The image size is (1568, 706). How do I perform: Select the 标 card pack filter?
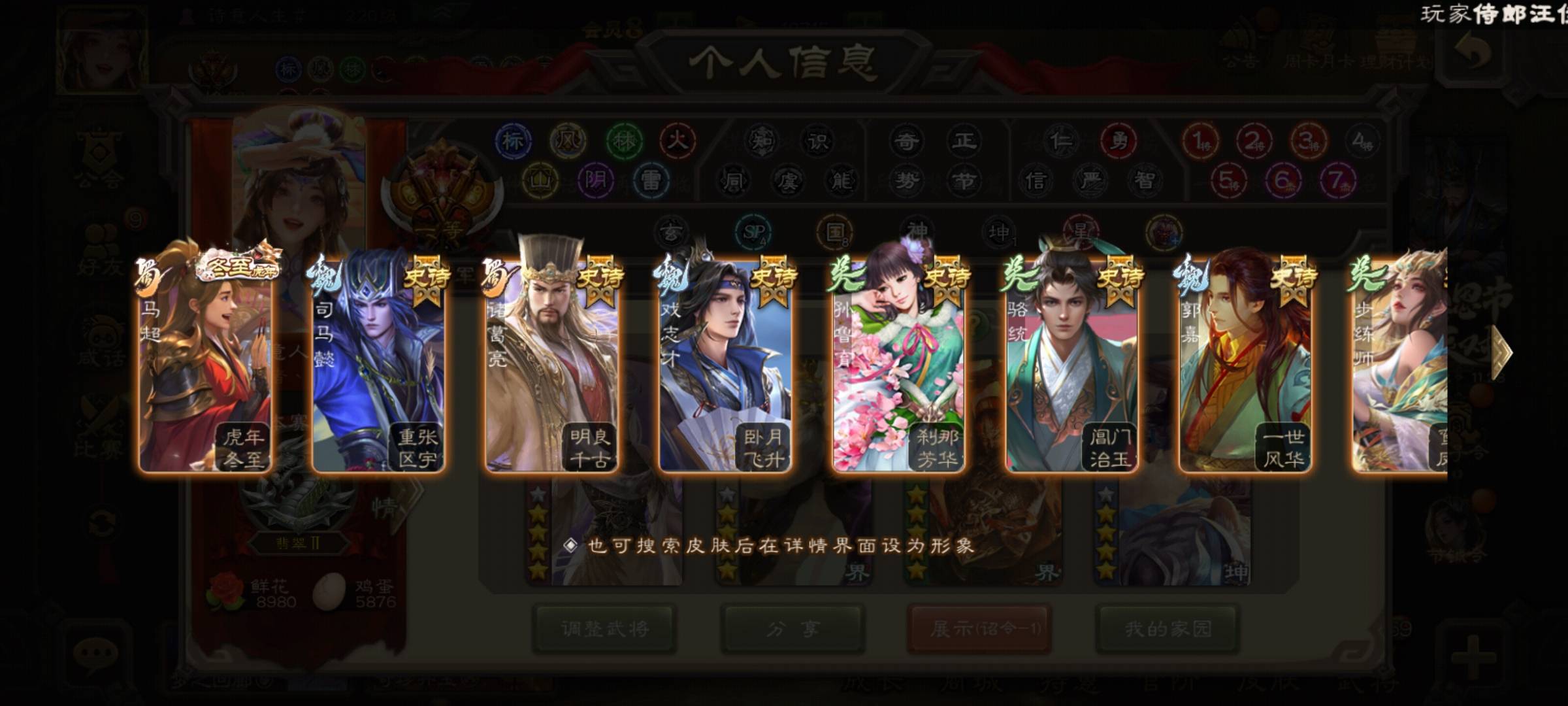pos(513,141)
